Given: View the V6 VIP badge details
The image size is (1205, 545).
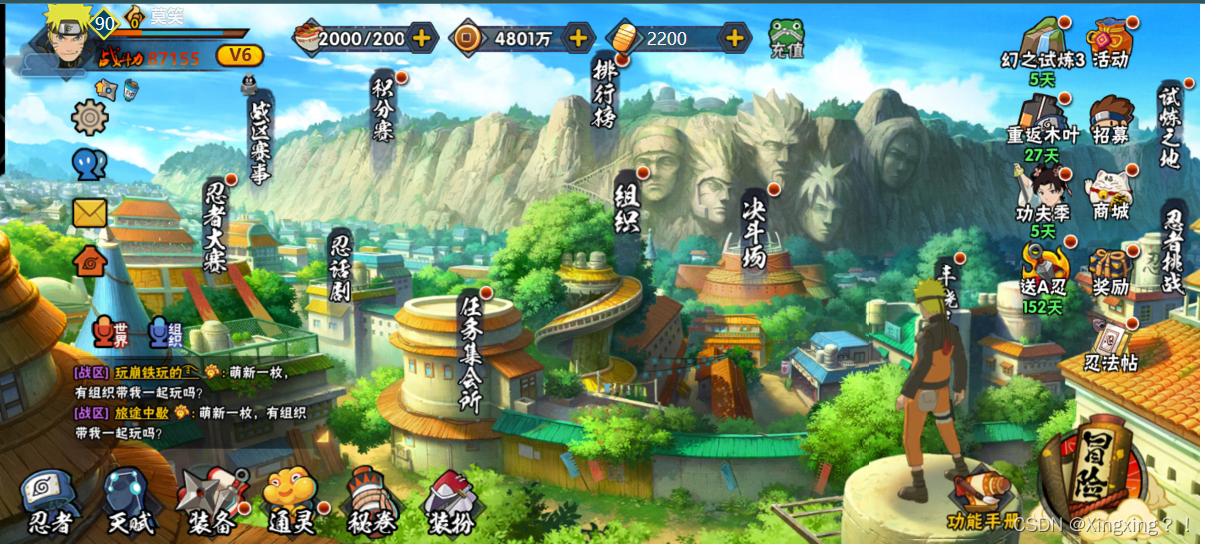Looking at the screenshot, I should [x=240, y=55].
